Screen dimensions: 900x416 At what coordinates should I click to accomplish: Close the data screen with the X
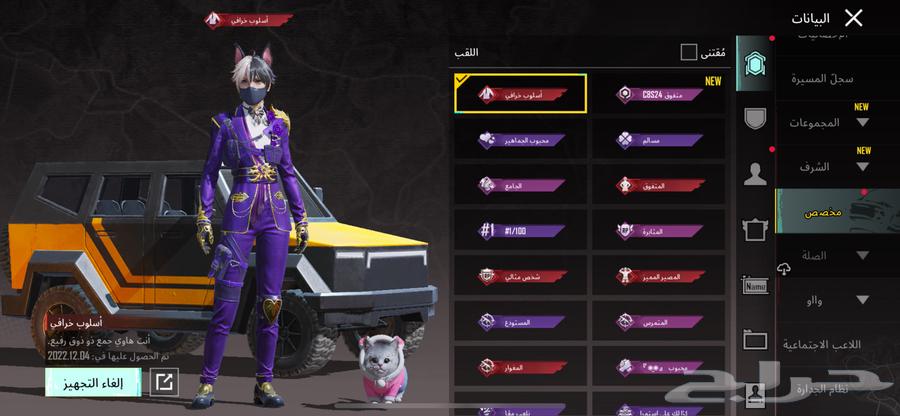[x=853, y=18]
